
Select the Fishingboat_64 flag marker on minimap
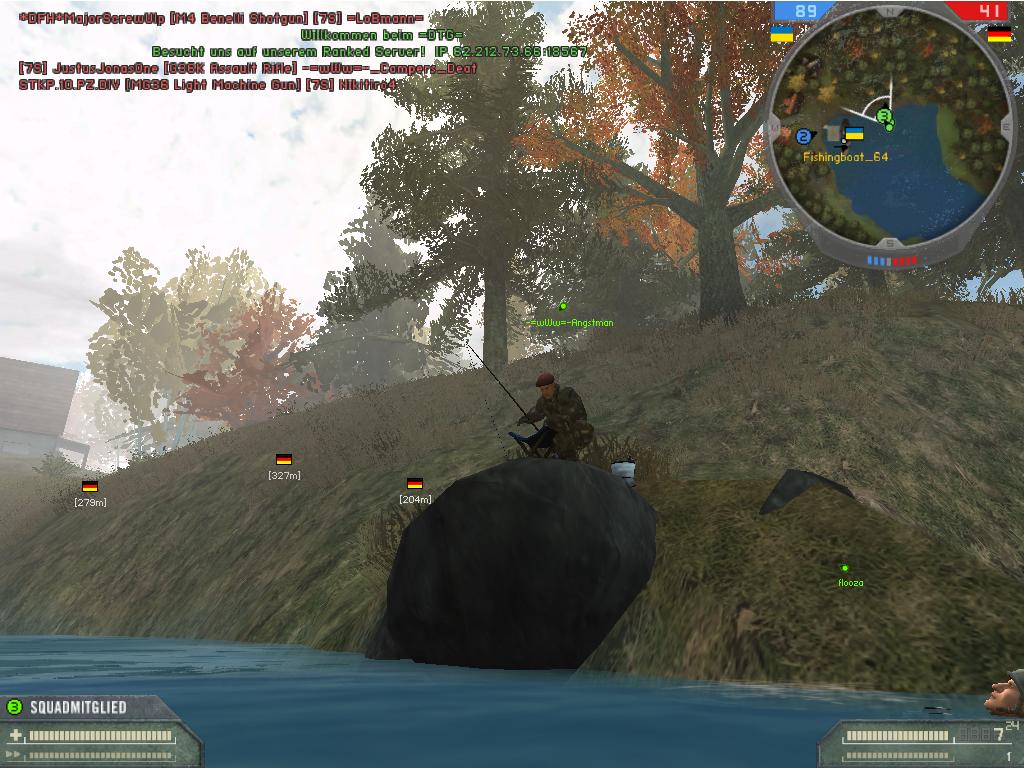pos(854,133)
